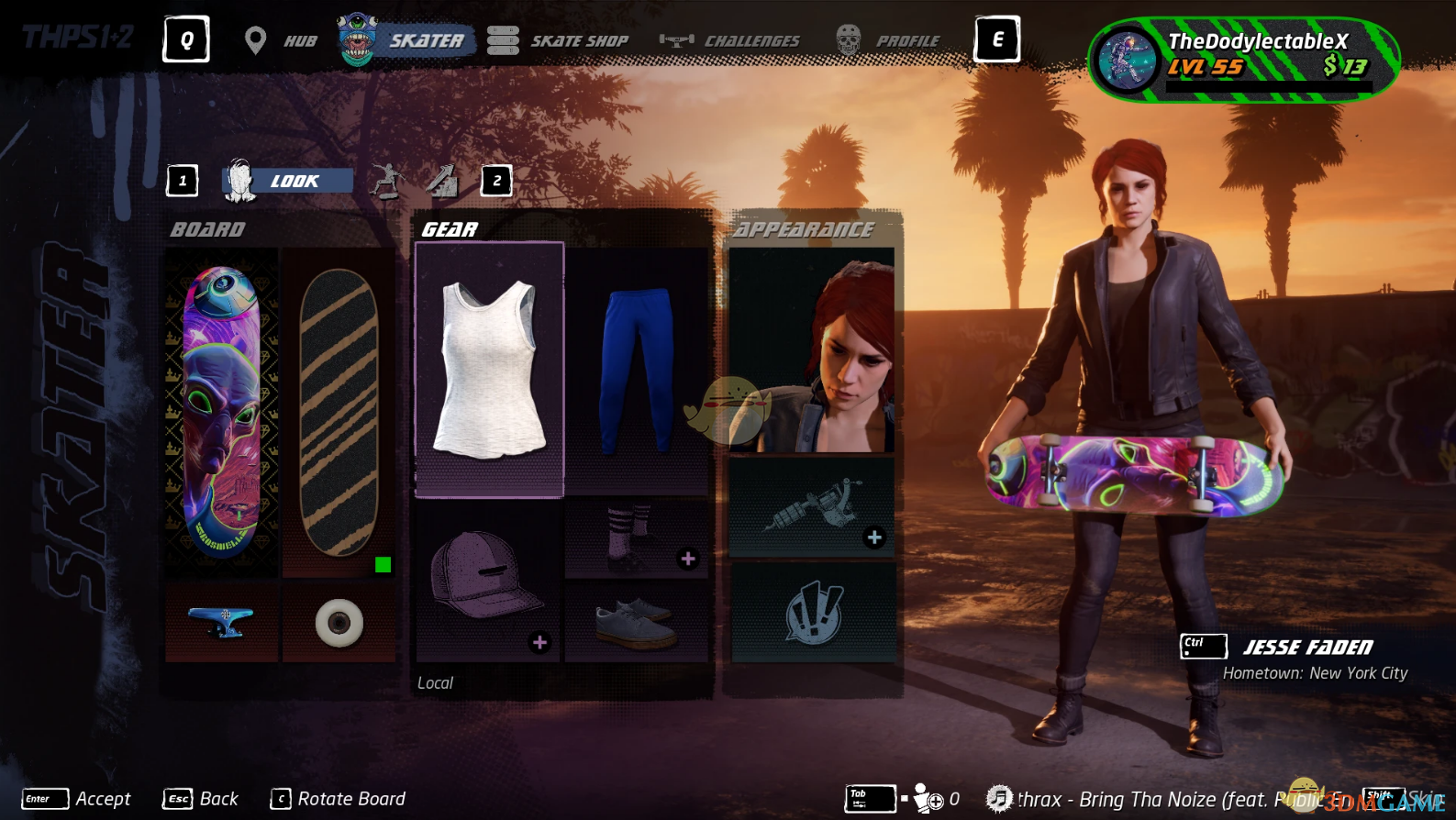The height and width of the screenshot is (820, 1456).
Task: Open the character face appearance tile
Action: pyautogui.click(x=812, y=350)
